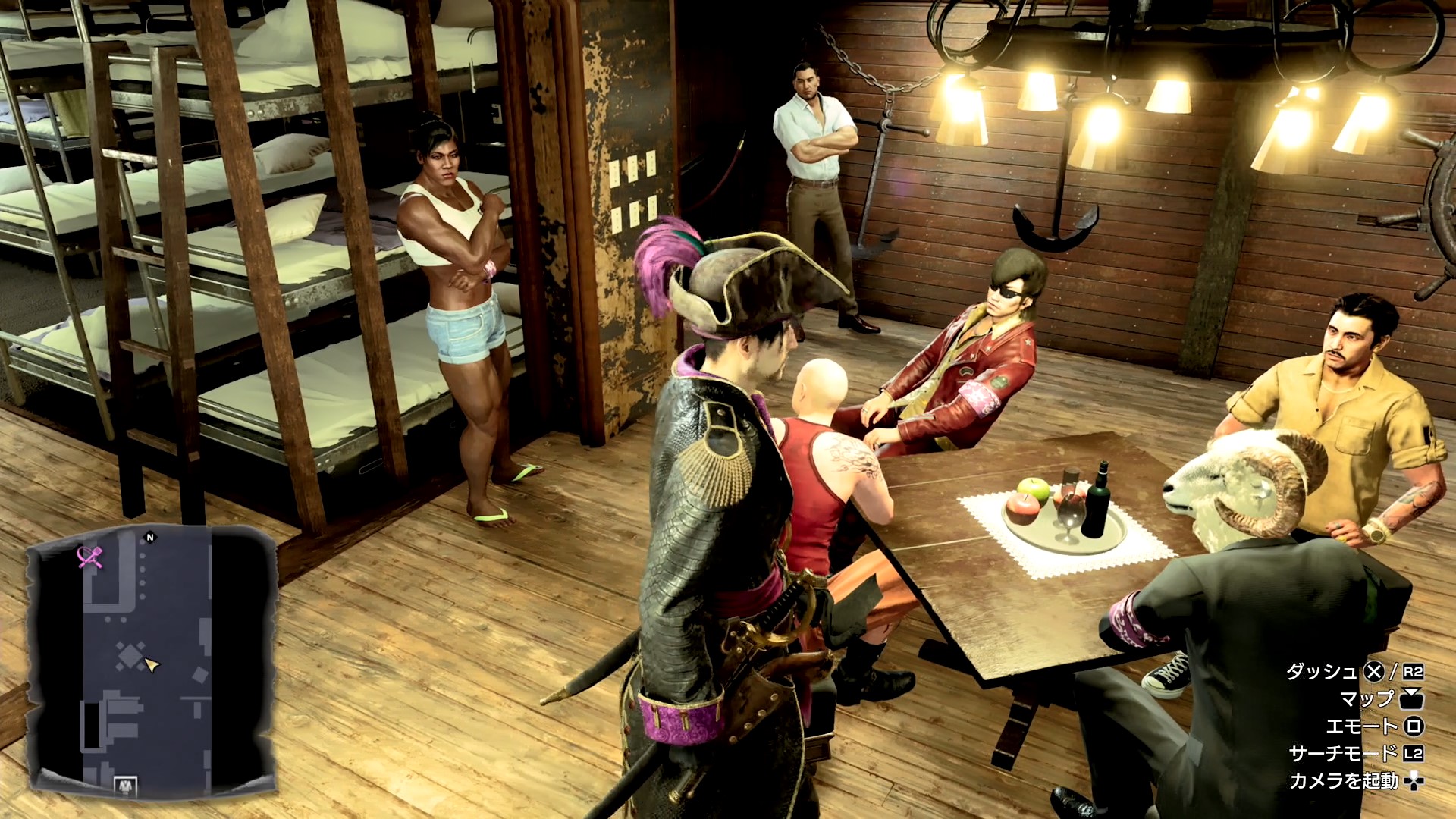Click the jacket wardrobe marker on minimap
This screenshot has width=1456, height=819.
coord(124,786)
